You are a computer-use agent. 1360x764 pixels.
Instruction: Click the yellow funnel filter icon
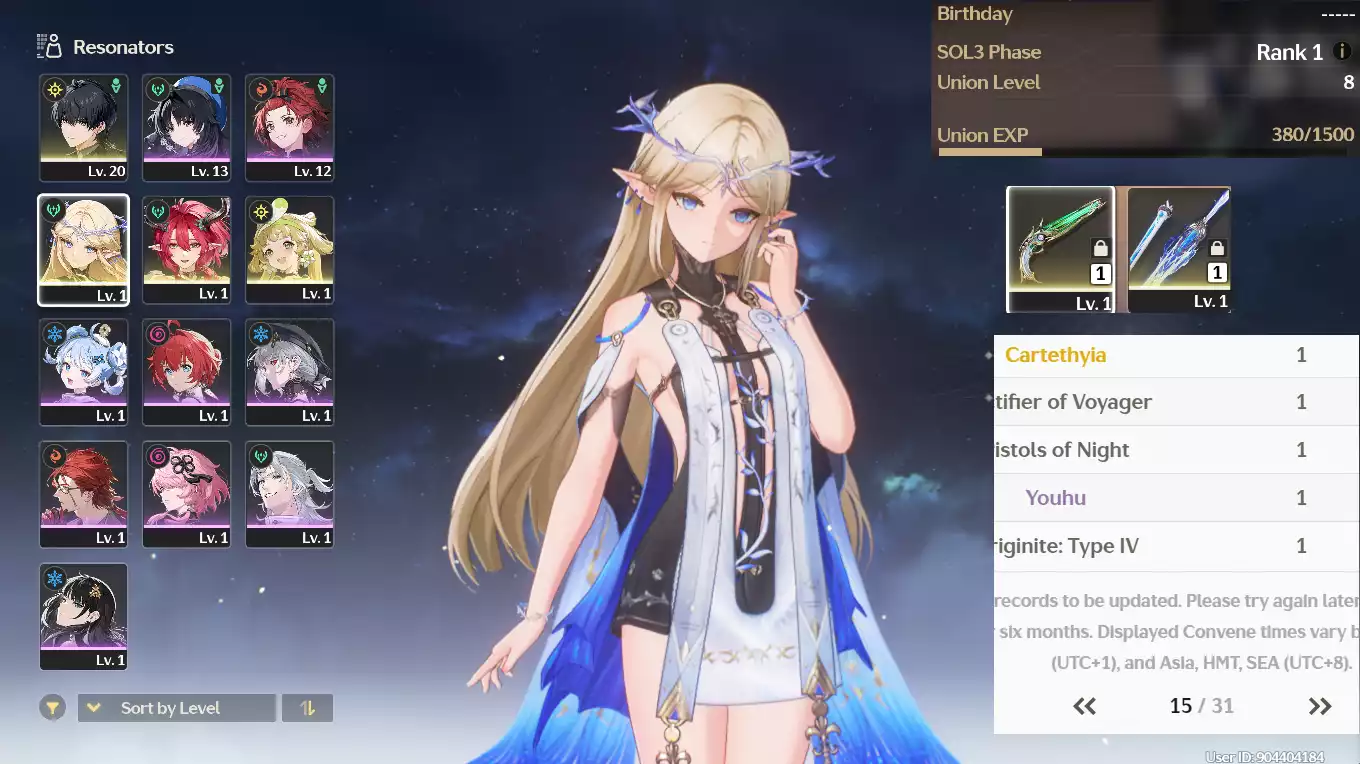coord(53,708)
